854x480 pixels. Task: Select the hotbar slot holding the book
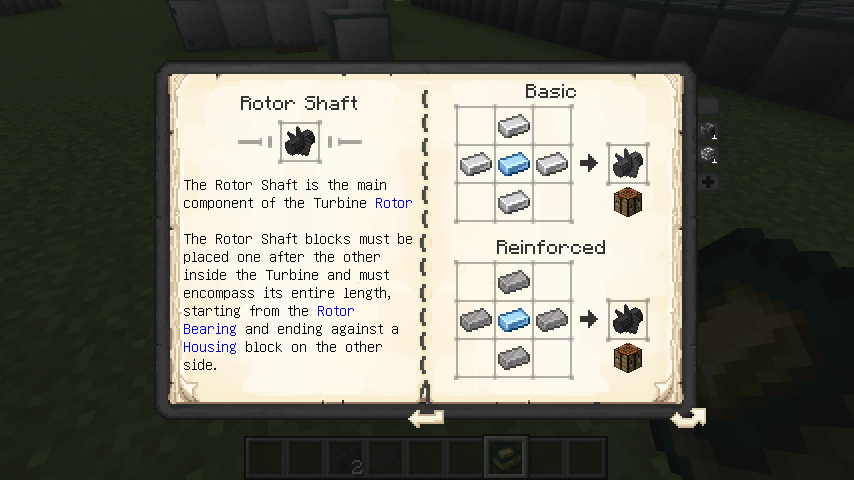tap(504, 457)
